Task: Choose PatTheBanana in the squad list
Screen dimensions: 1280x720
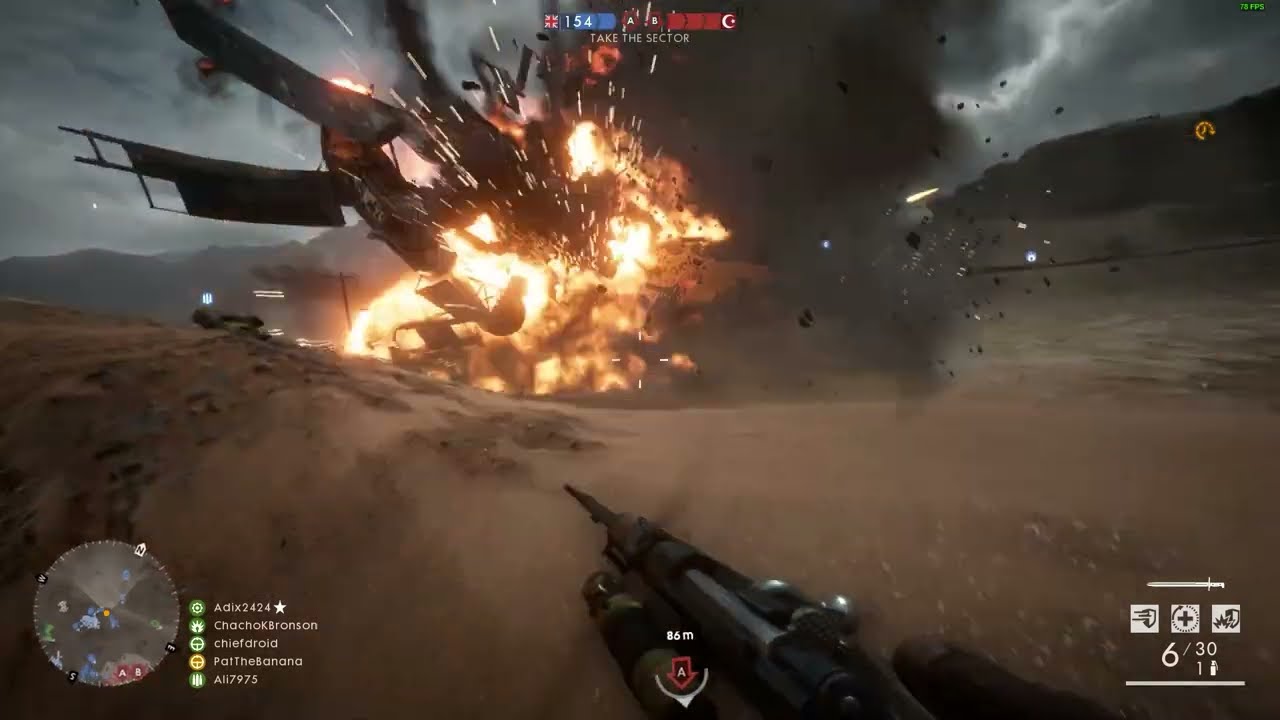Action: (258, 661)
